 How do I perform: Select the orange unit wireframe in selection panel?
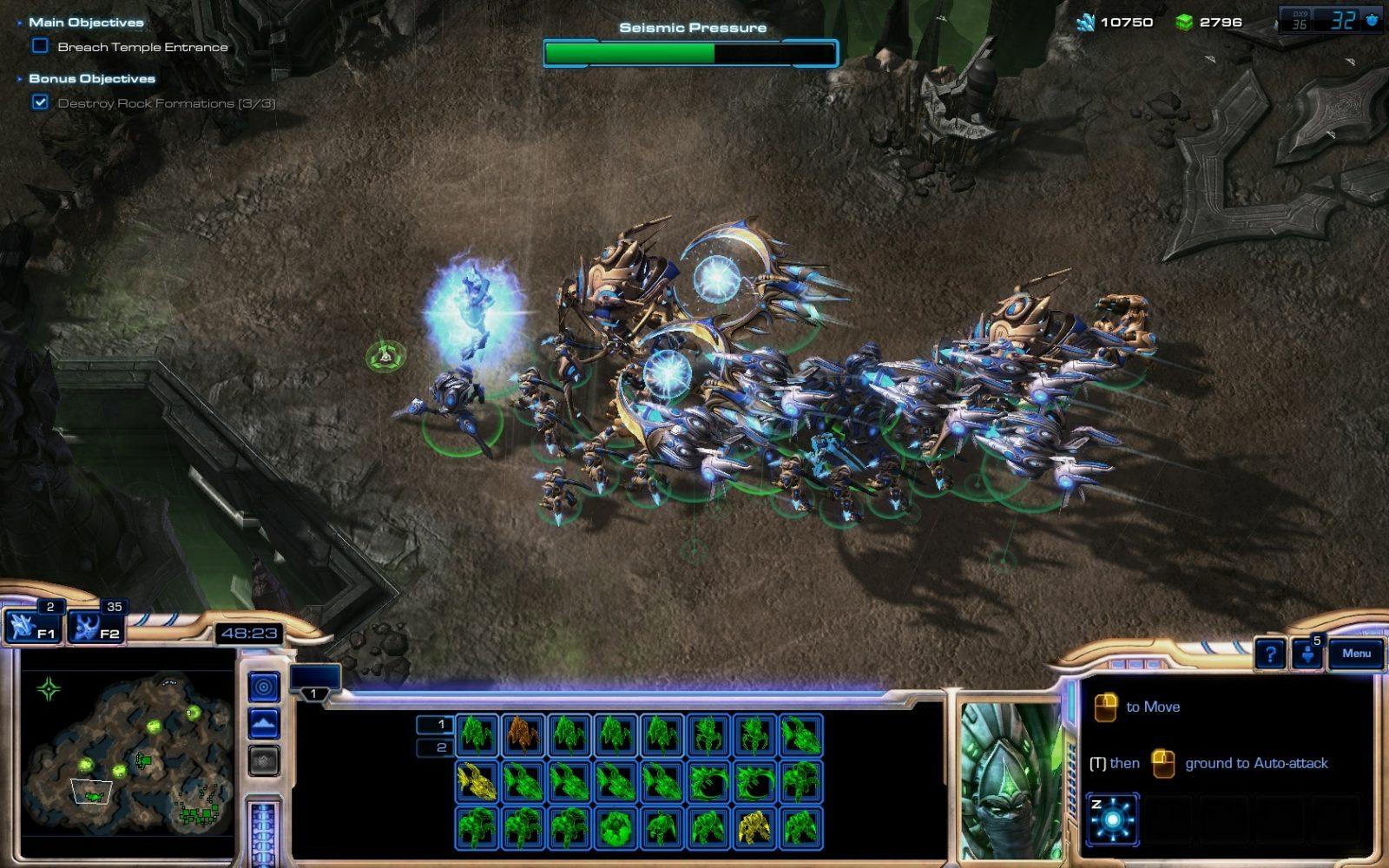pos(523,733)
